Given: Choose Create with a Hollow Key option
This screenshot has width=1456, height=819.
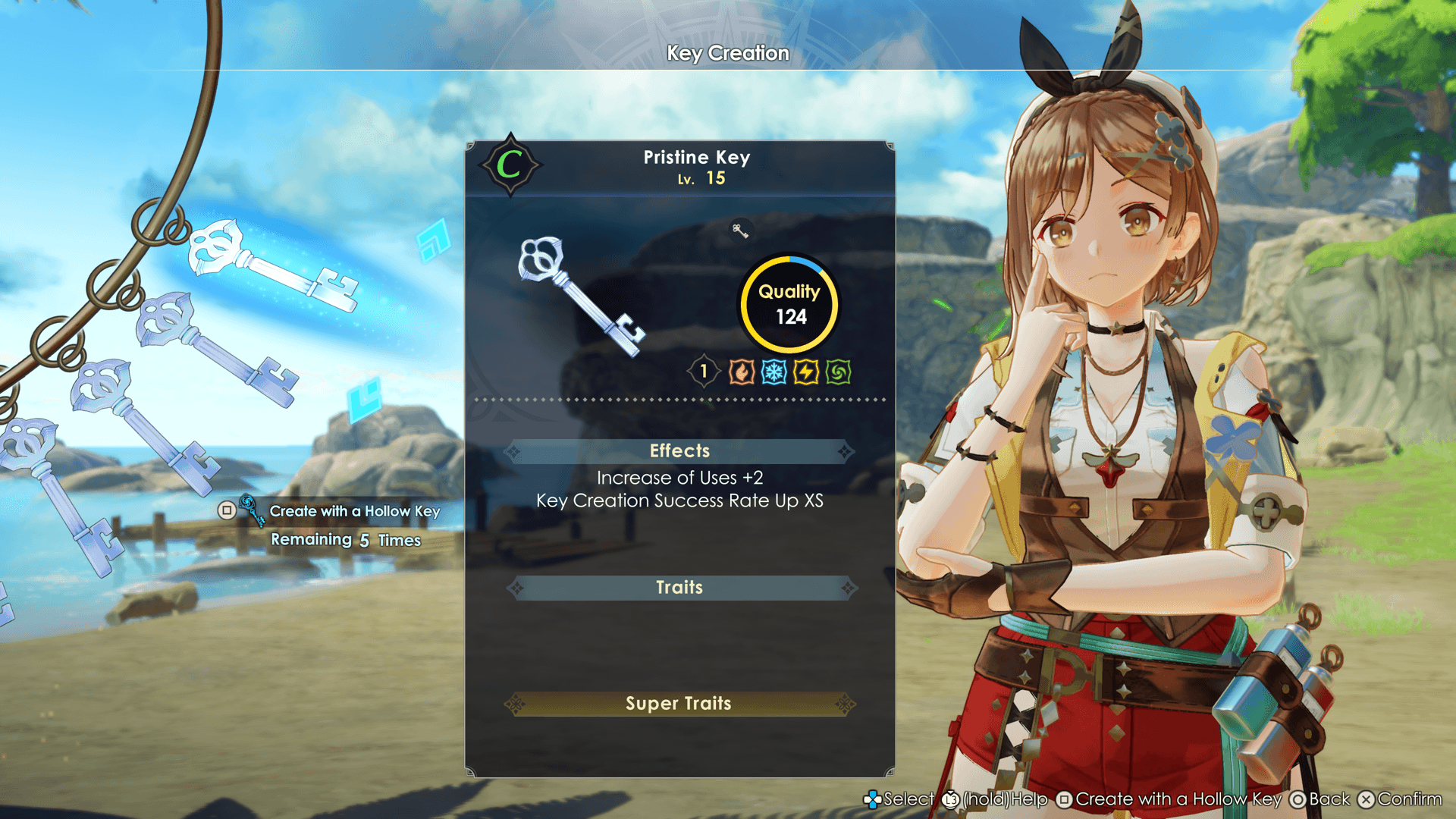Looking at the screenshot, I should (354, 511).
